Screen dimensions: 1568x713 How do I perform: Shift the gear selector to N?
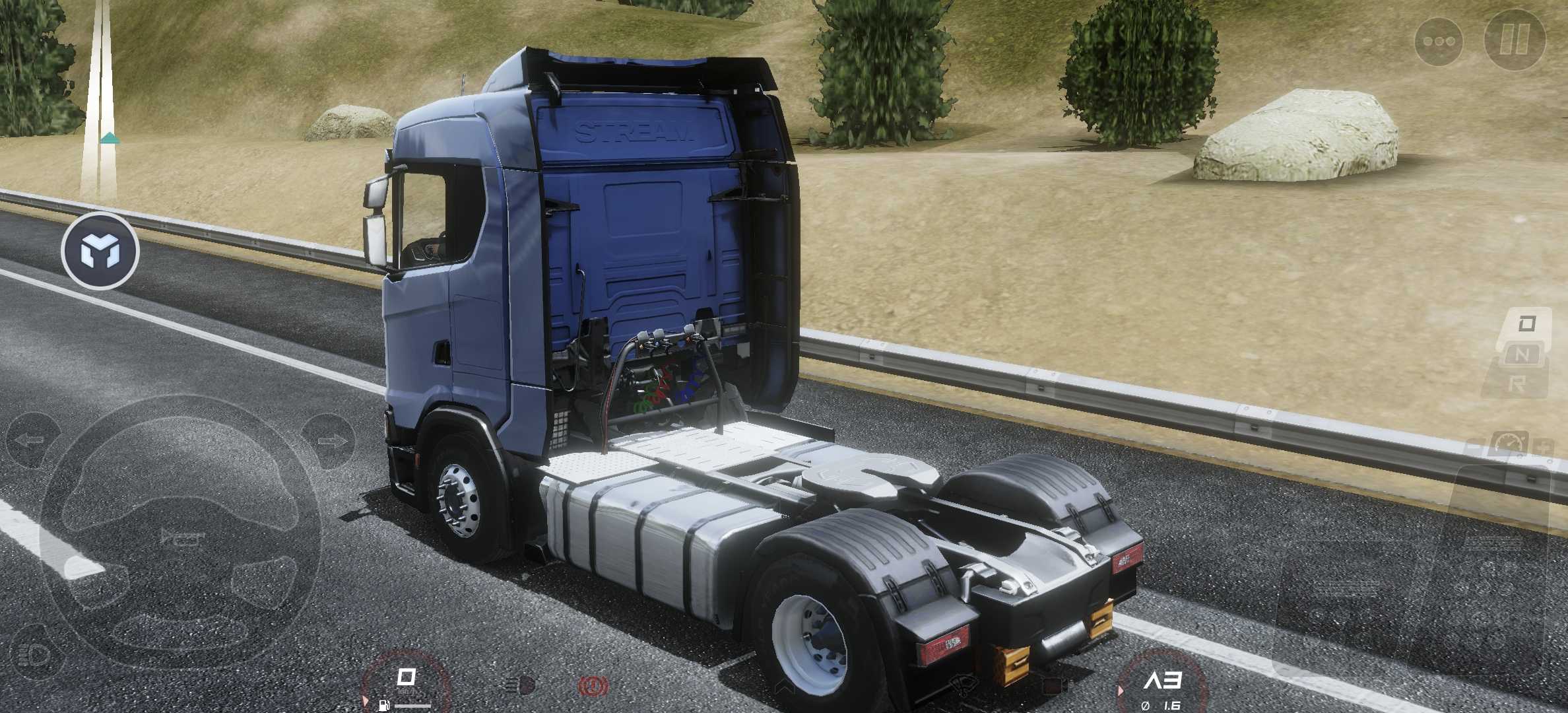coord(1522,355)
